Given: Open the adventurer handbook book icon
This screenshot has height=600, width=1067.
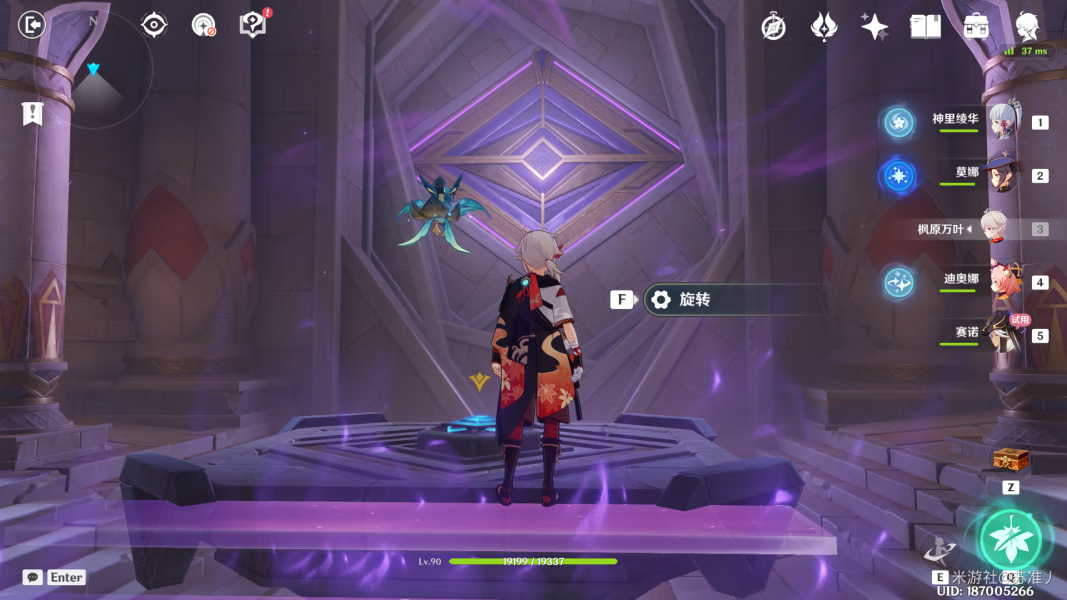Looking at the screenshot, I should click(x=925, y=27).
